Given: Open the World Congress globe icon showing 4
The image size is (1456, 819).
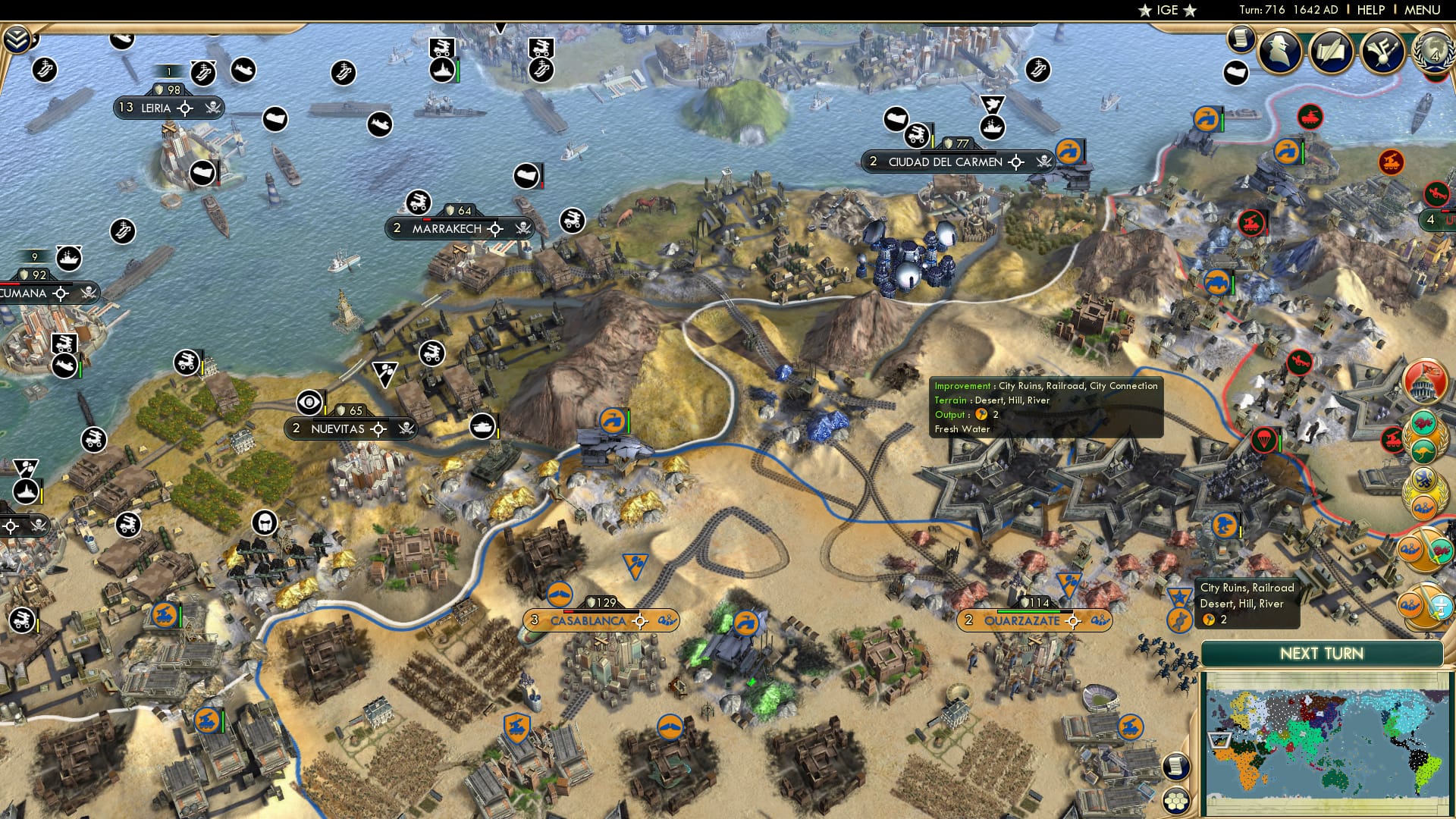Looking at the screenshot, I should pyautogui.click(x=1432, y=53).
